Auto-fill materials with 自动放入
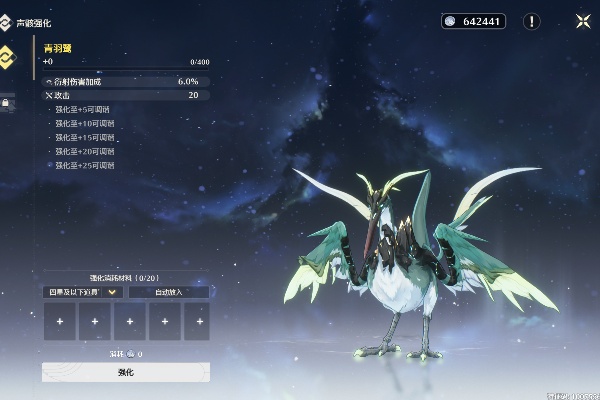Image resolution: width=600 pixels, height=400 pixels. tap(168, 292)
